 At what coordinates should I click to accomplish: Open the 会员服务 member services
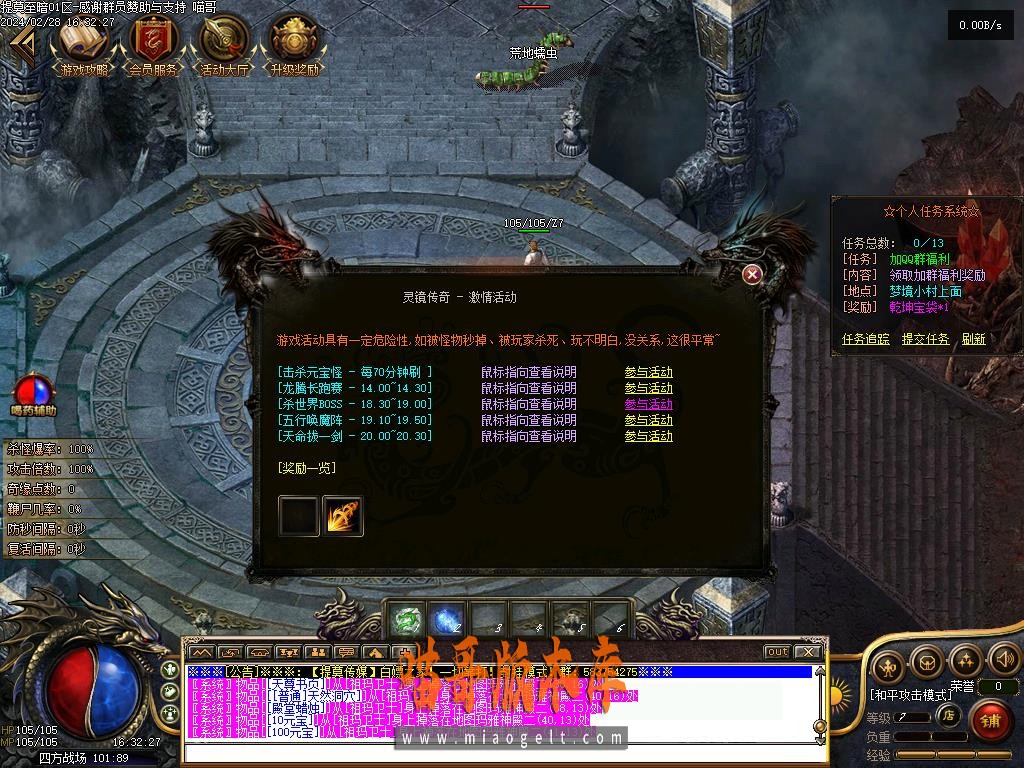click(x=154, y=44)
